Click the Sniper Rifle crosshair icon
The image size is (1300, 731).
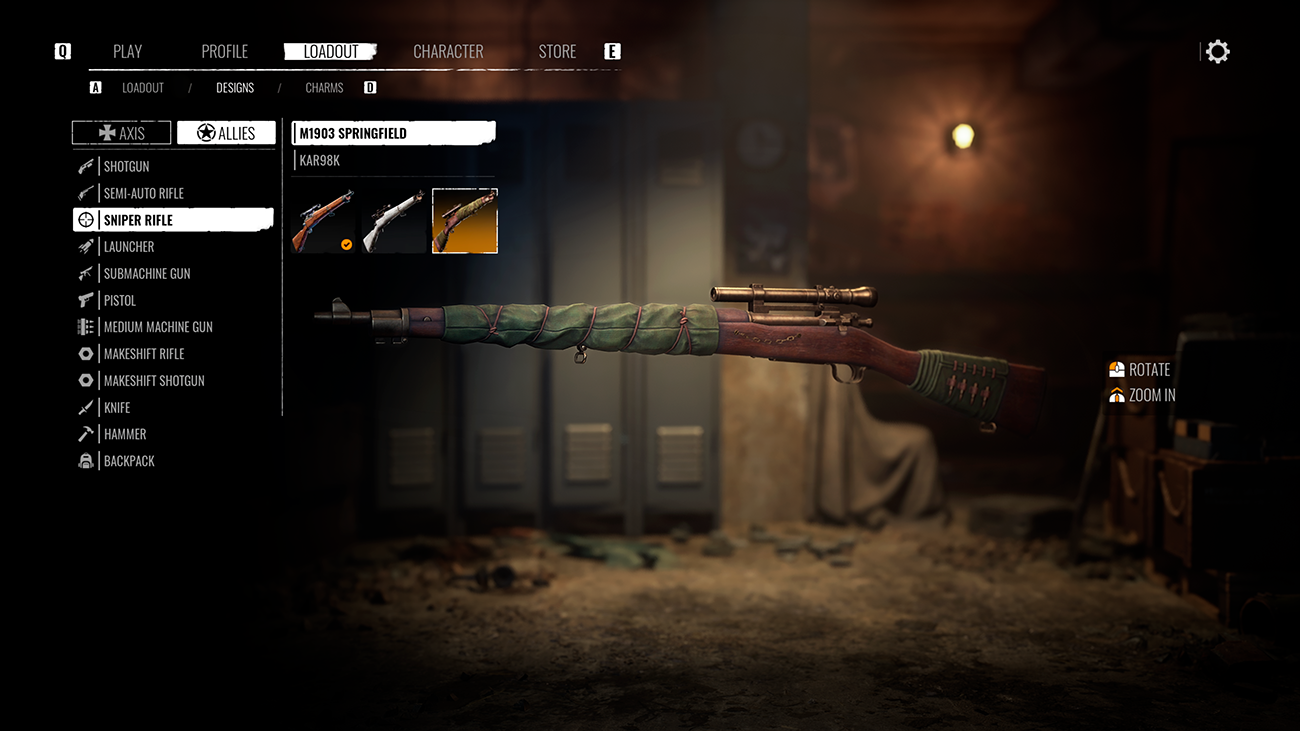coord(86,219)
